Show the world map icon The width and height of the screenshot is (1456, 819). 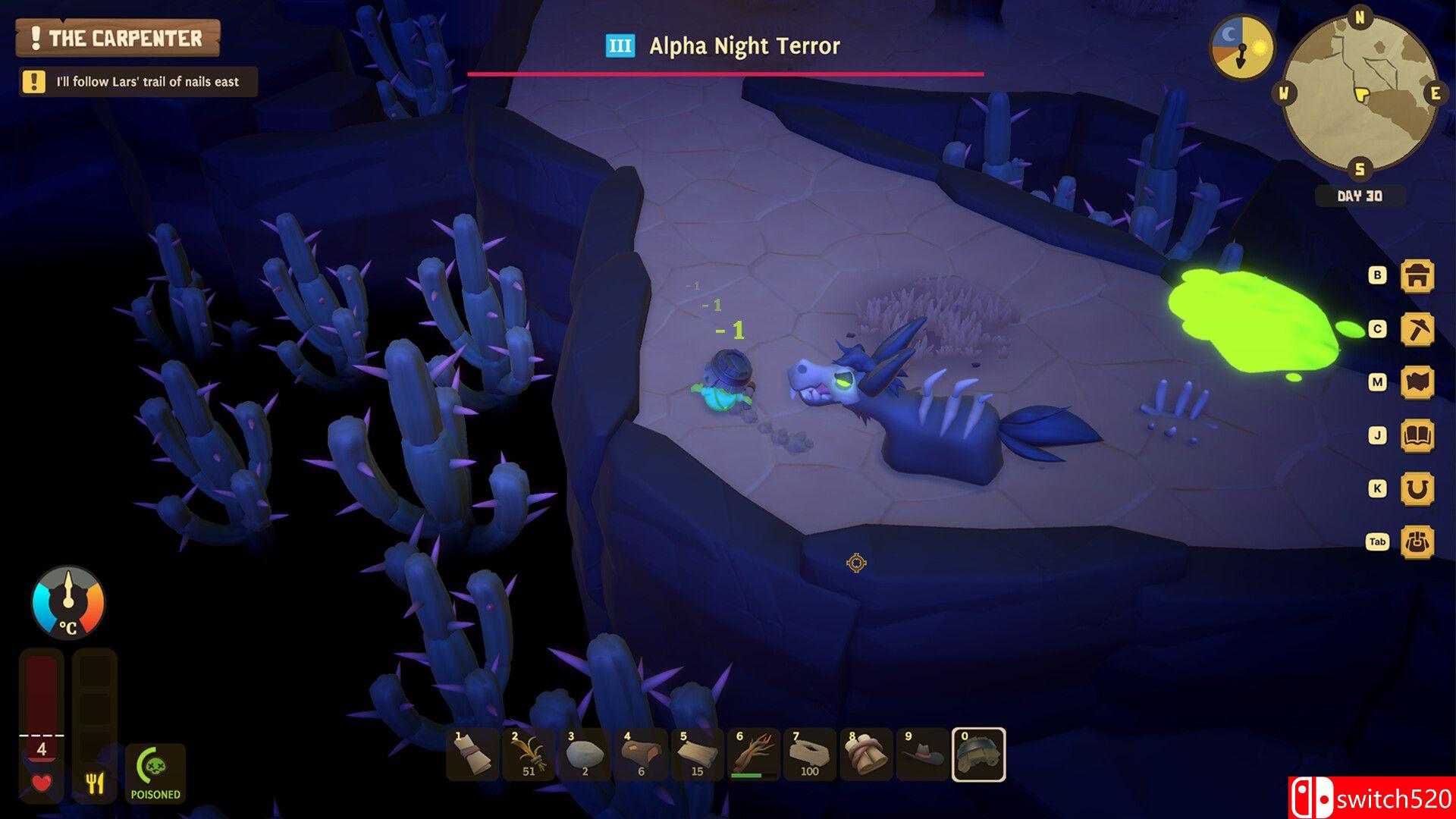[1417, 382]
